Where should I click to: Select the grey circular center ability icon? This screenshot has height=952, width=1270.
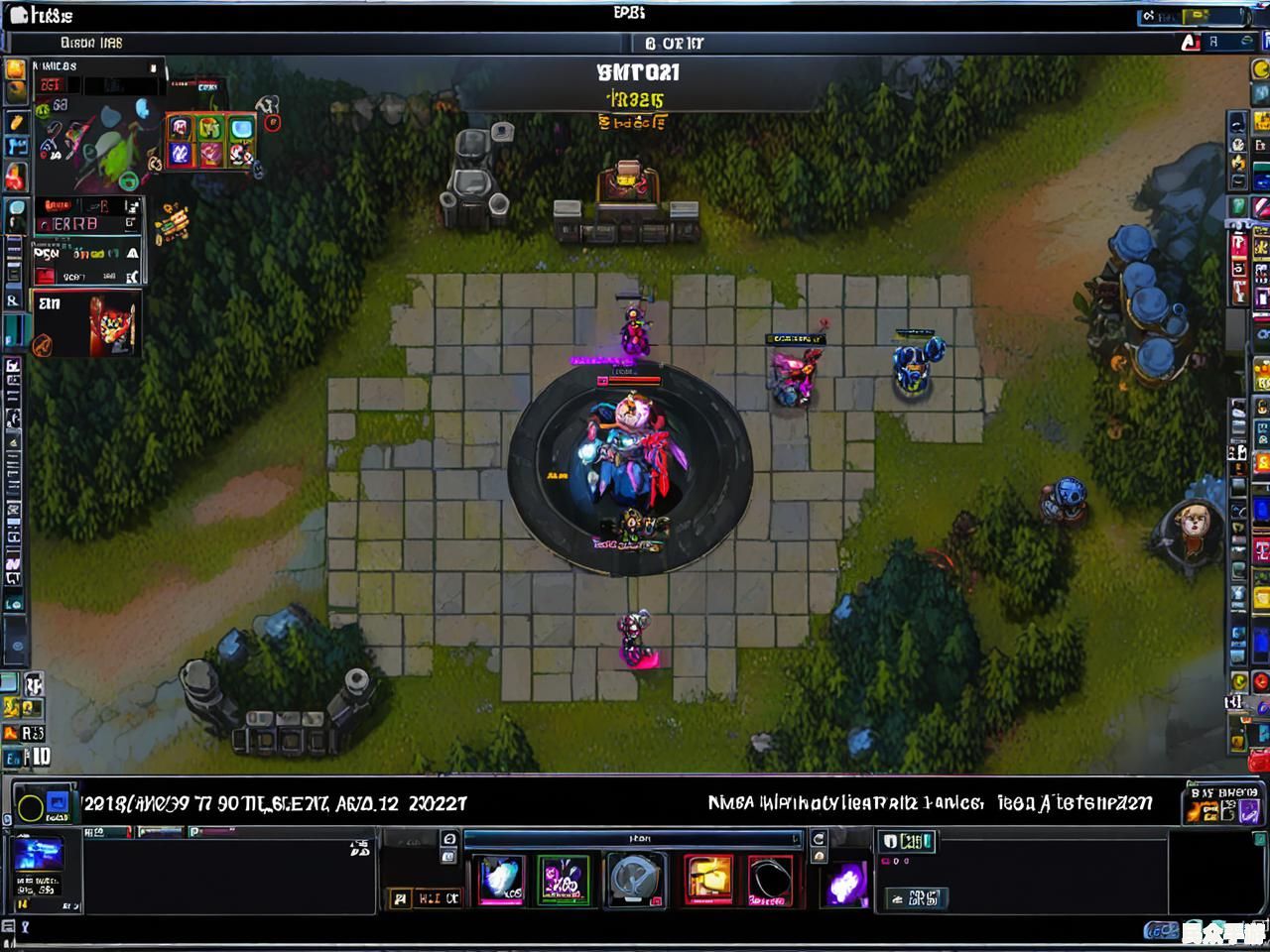click(x=636, y=880)
